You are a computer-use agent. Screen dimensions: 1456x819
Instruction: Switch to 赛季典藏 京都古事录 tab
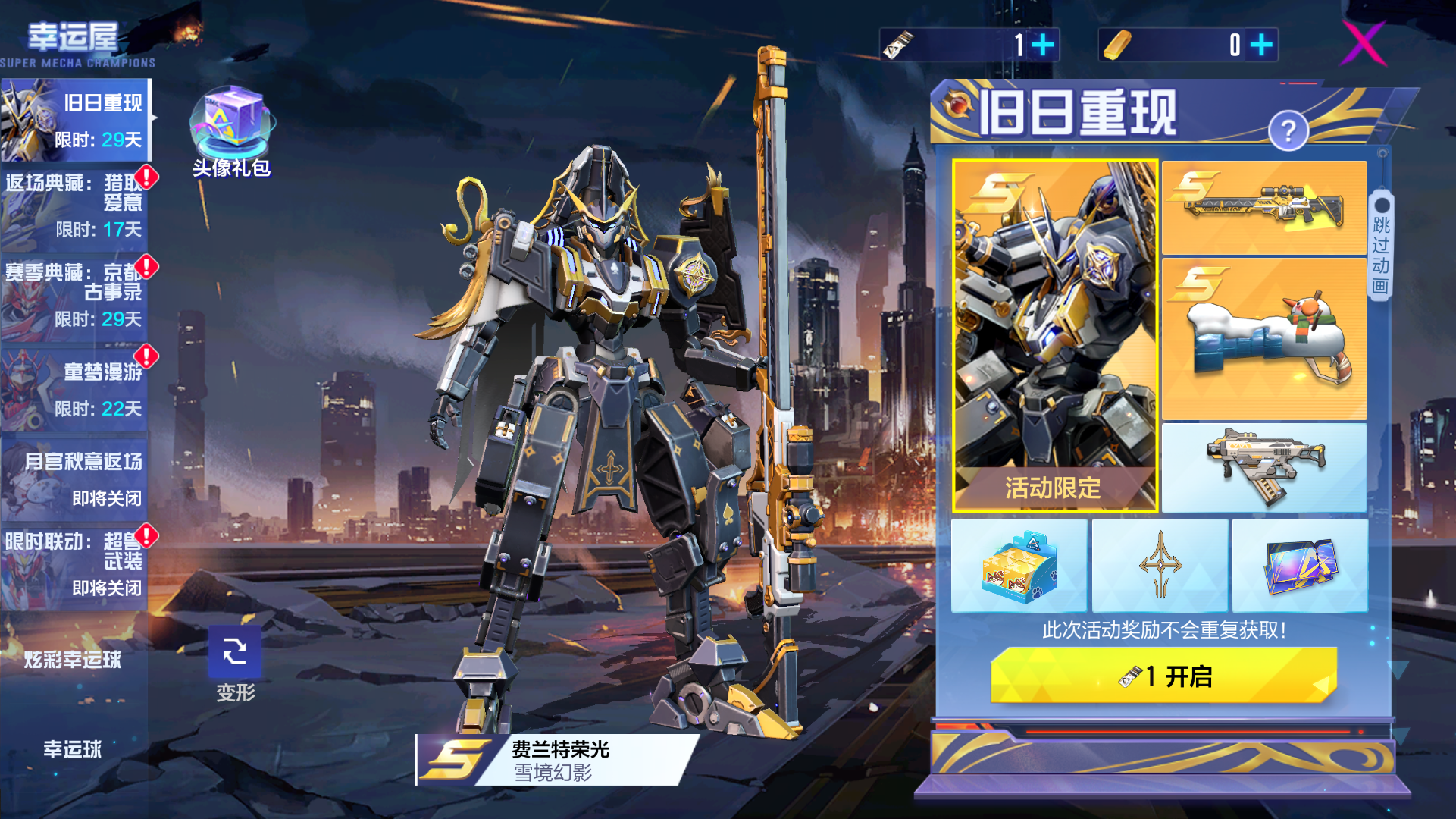pyautogui.click(x=74, y=296)
